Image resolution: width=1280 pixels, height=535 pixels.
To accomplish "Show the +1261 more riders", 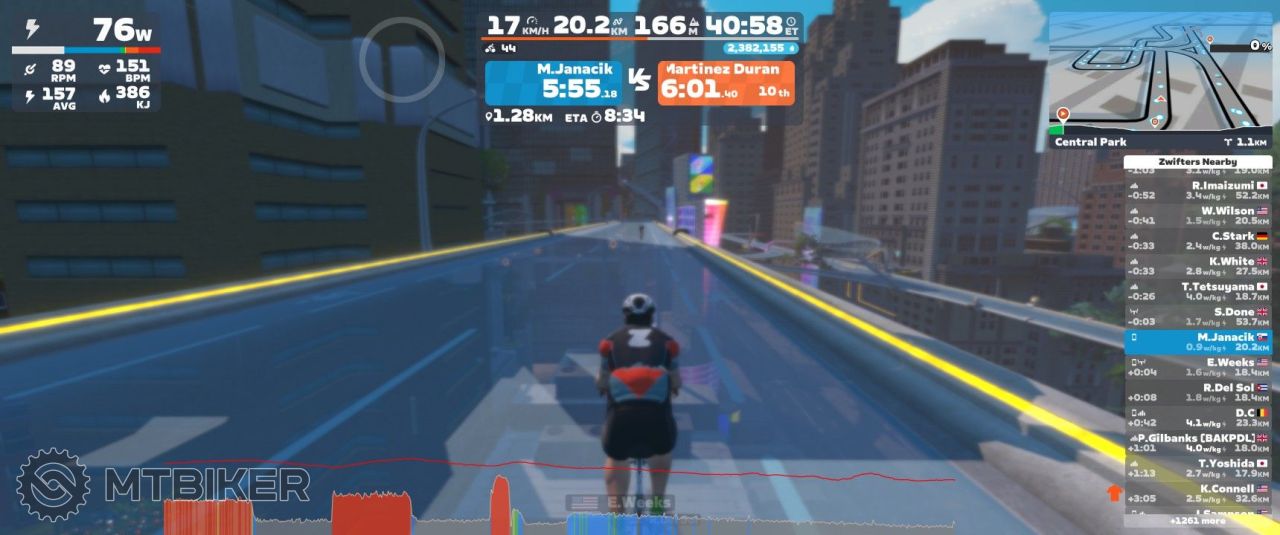I will coord(1197,521).
